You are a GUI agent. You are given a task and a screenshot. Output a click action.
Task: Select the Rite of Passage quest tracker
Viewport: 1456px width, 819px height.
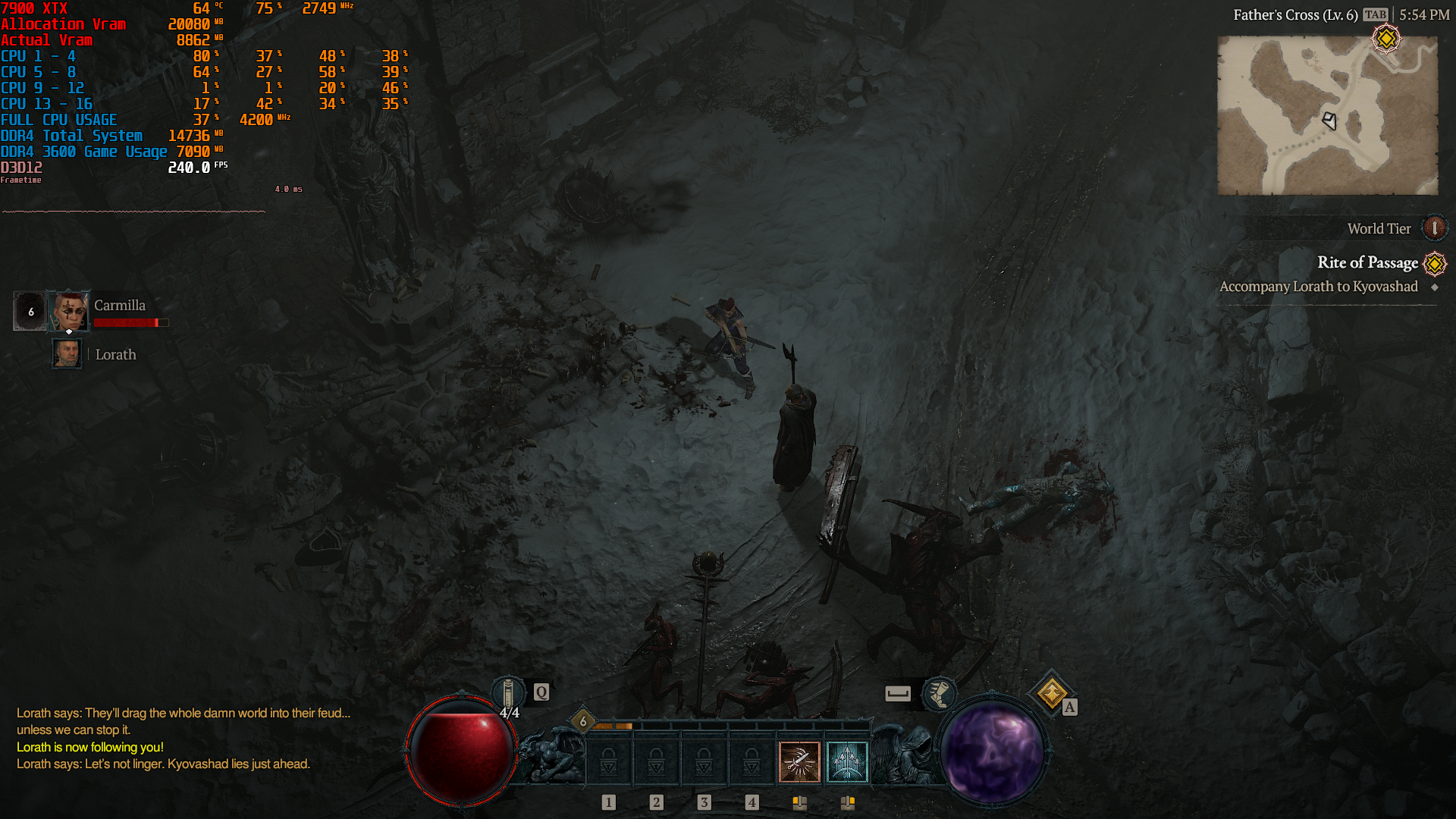pos(1367,262)
